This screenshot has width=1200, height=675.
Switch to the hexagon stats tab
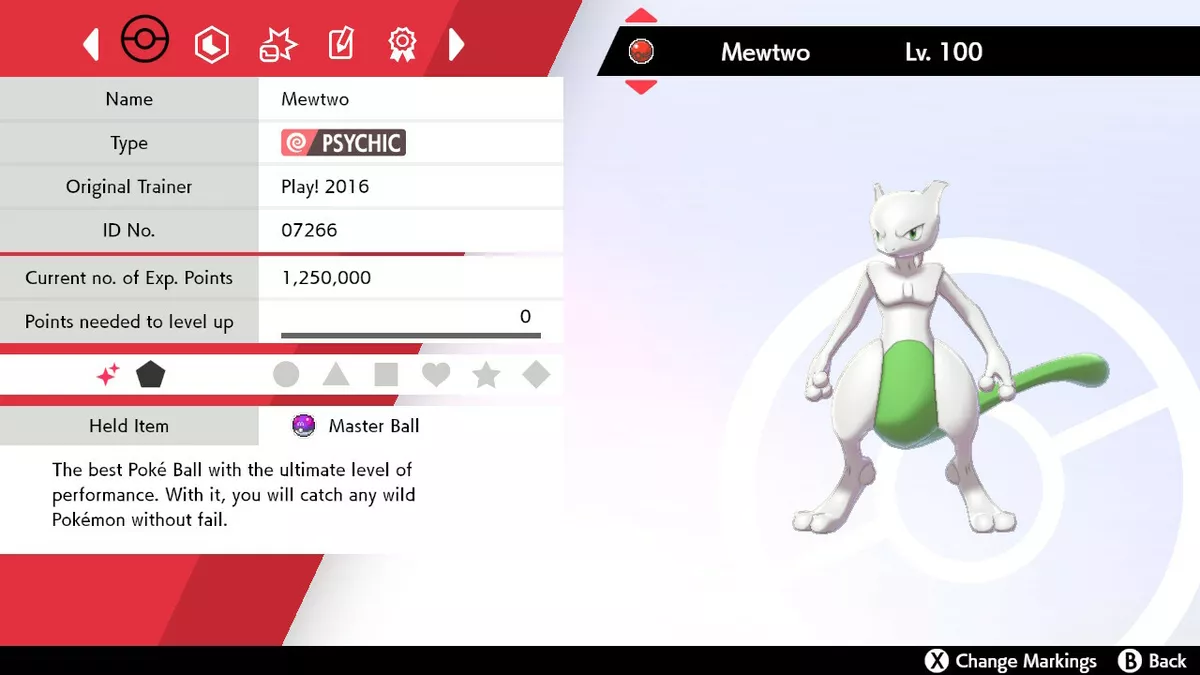click(212, 44)
